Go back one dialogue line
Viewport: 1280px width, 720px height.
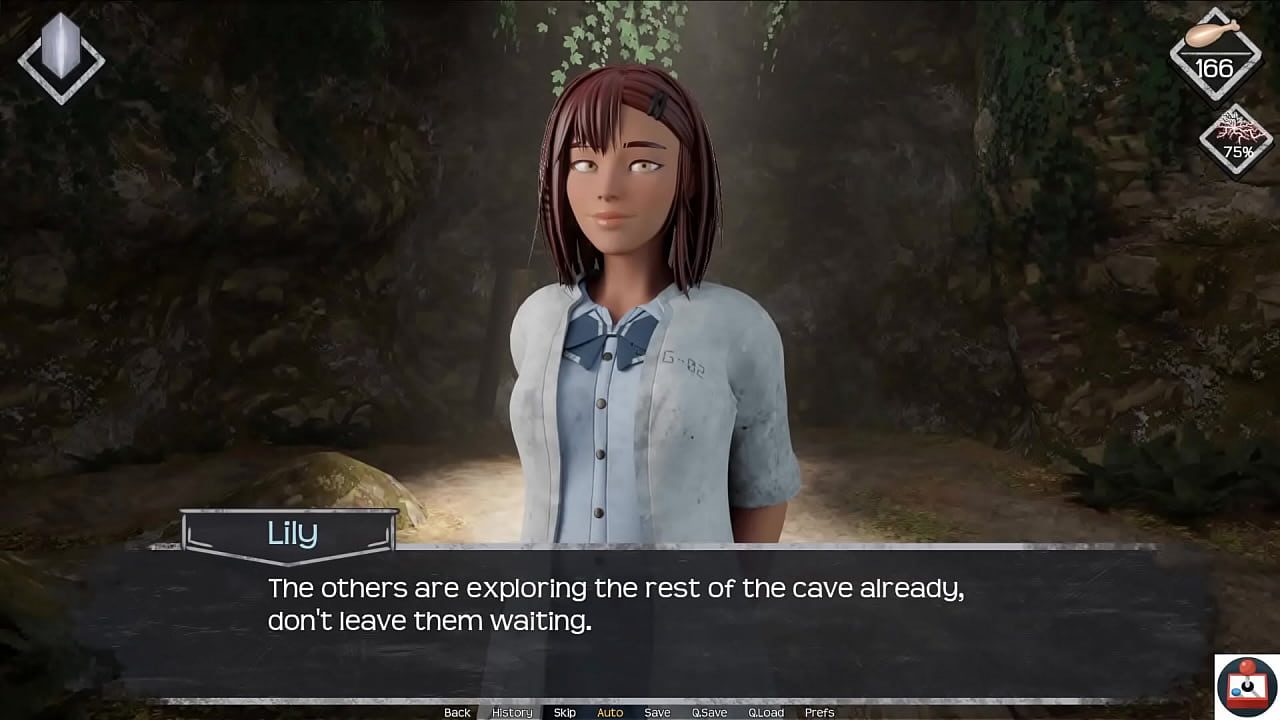pos(457,712)
